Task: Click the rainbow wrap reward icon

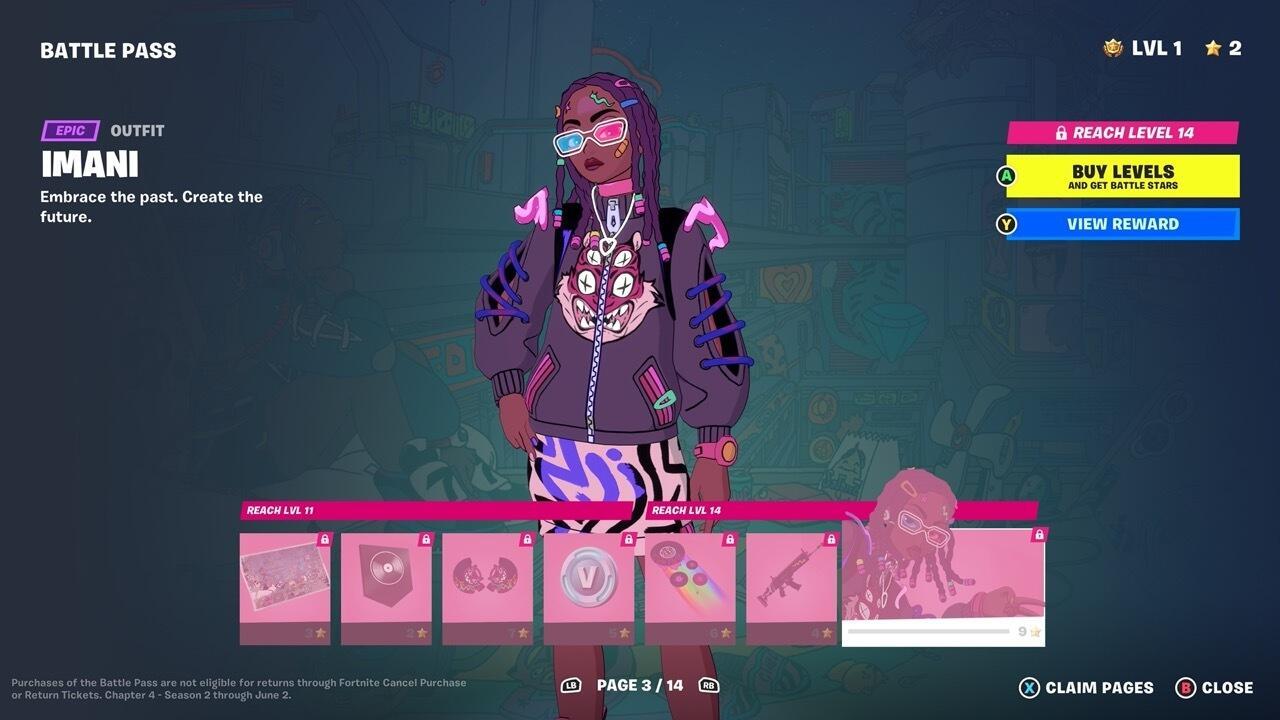Action: pyautogui.click(x=689, y=580)
